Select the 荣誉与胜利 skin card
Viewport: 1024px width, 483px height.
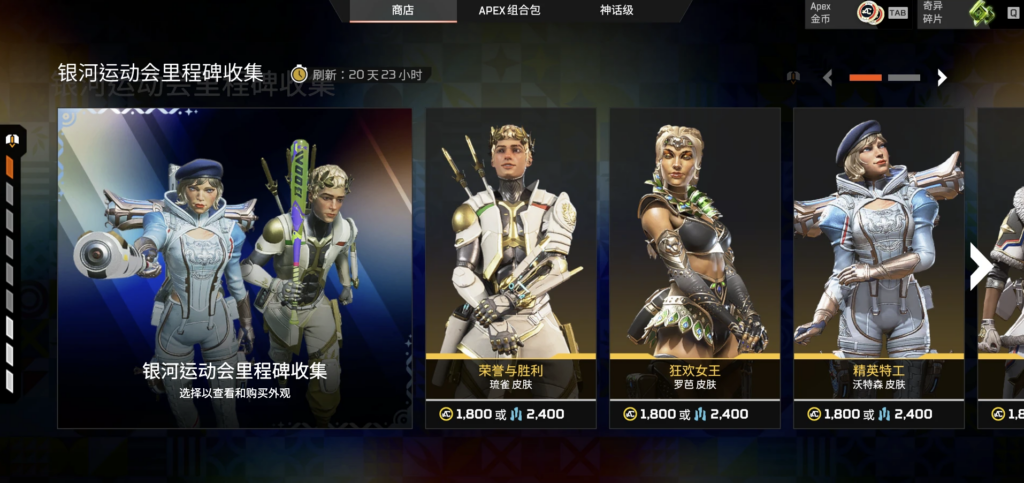click(x=511, y=268)
